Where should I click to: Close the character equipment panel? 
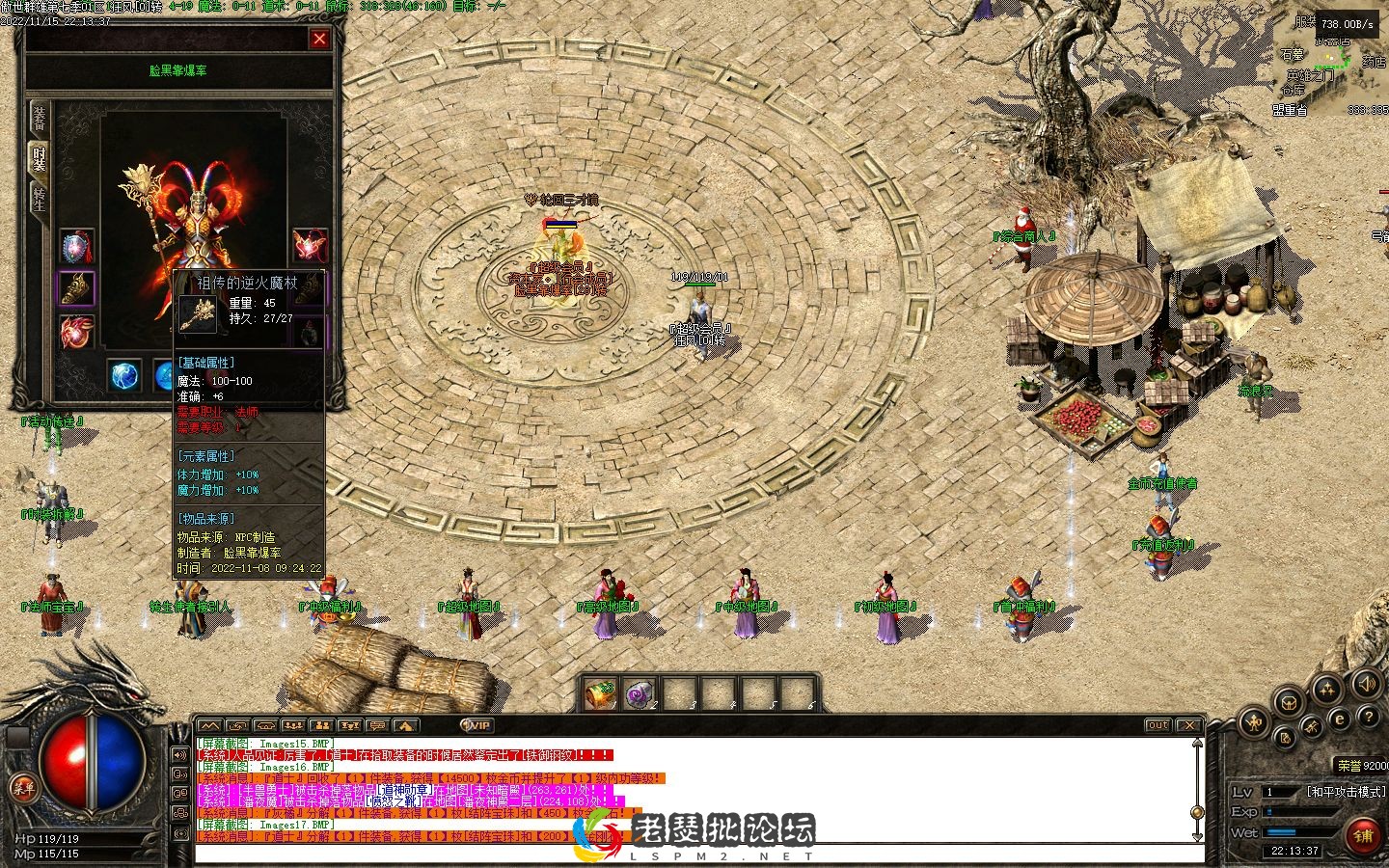click(x=319, y=39)
